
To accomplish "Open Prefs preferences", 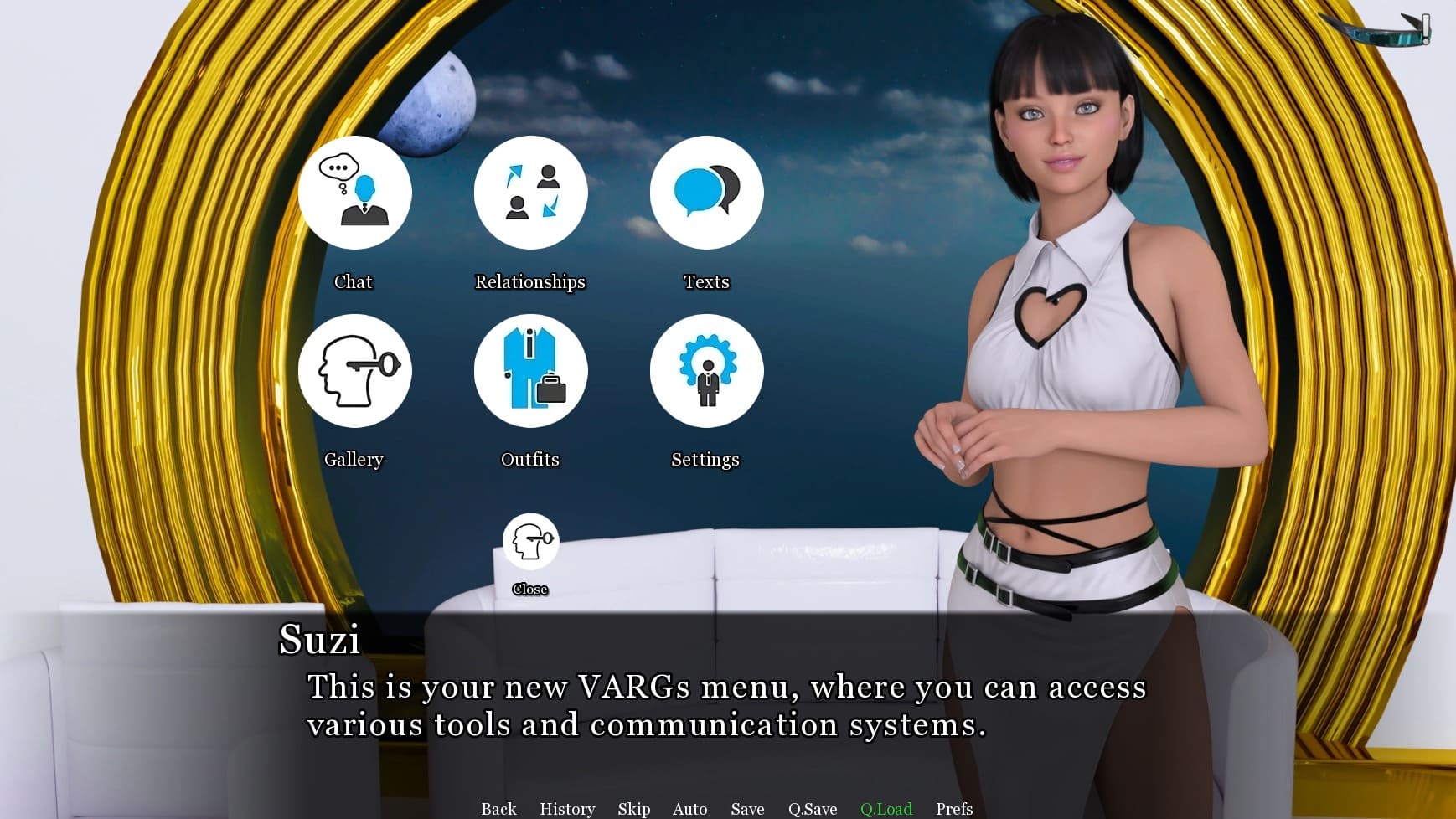I will pos(954,809).
